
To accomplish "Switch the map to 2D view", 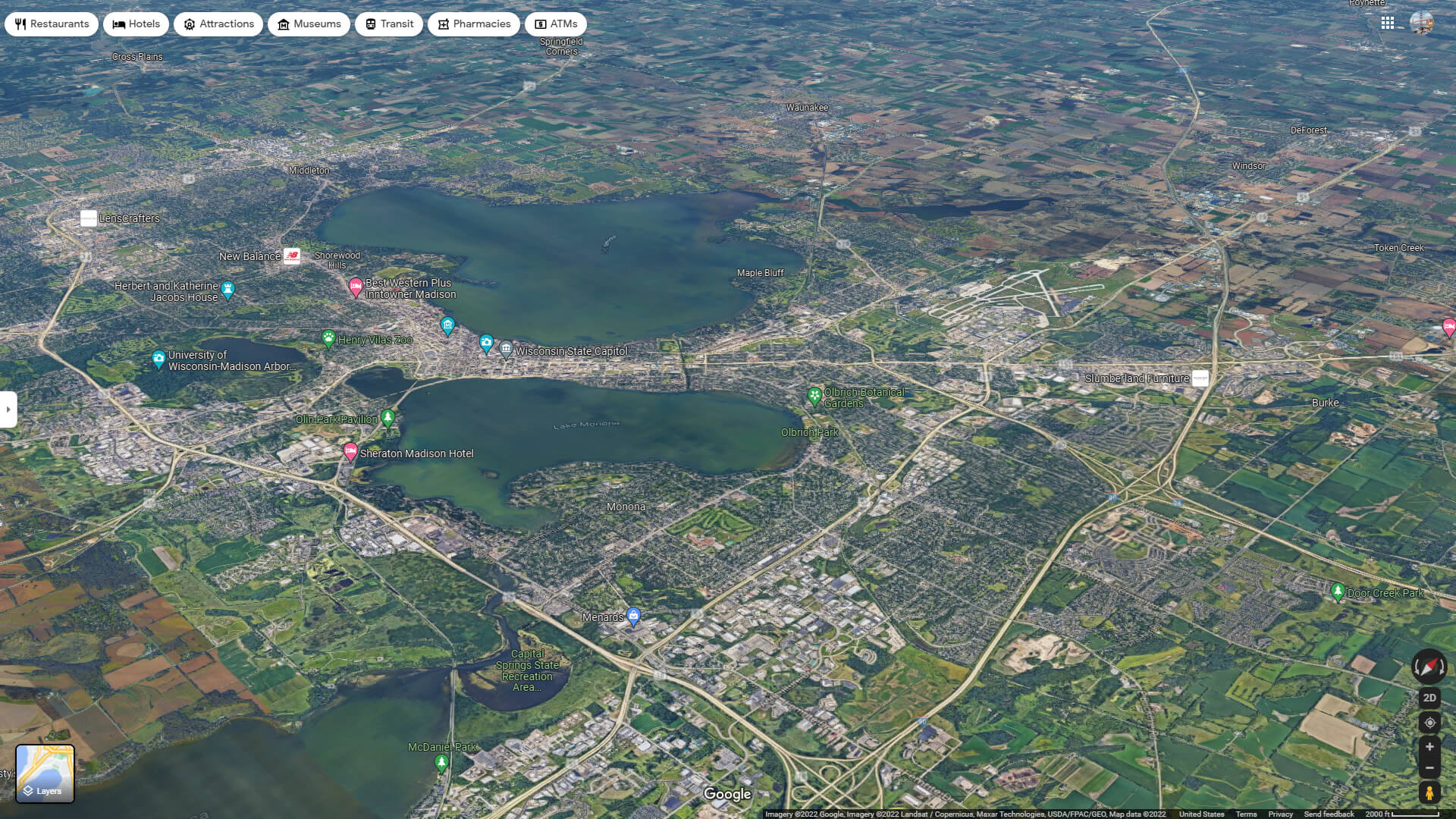I will click(x=1429, y=697).
